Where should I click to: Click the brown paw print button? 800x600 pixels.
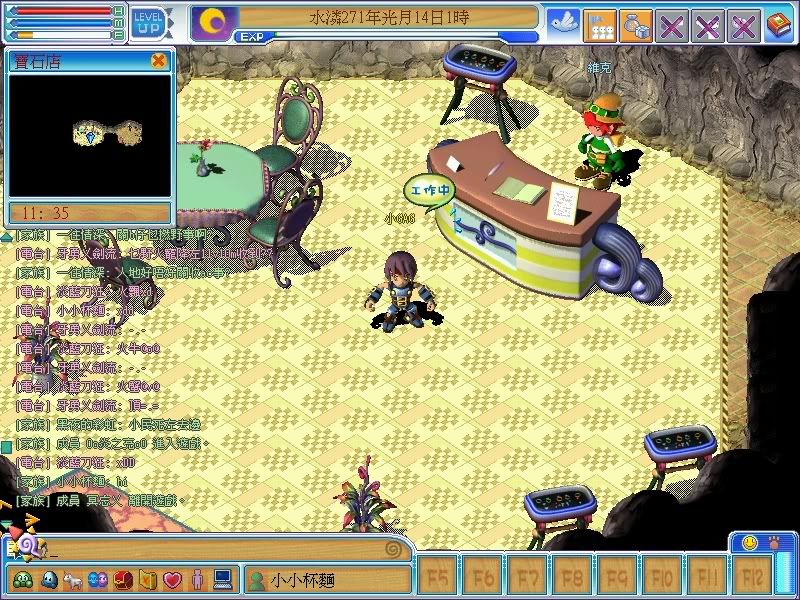pos(775,542)
